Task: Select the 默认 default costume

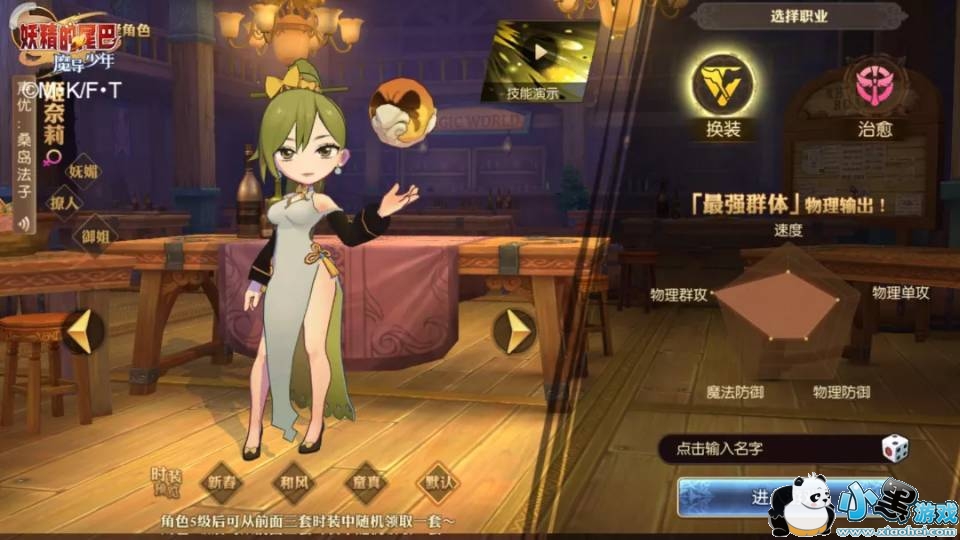Action: (x=437, y=482)
